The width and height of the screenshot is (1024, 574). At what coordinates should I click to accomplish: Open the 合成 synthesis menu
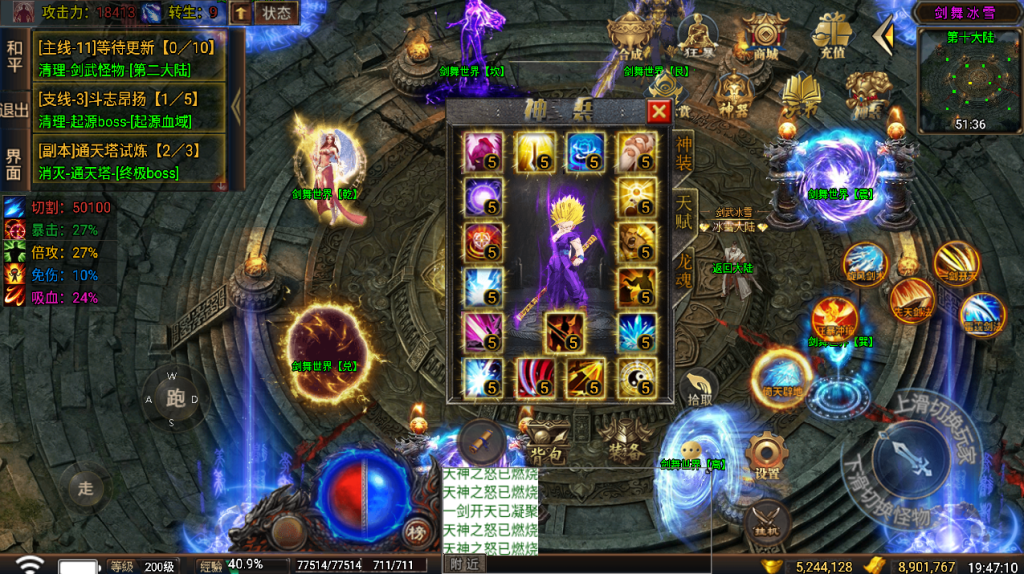pos(630,37)
